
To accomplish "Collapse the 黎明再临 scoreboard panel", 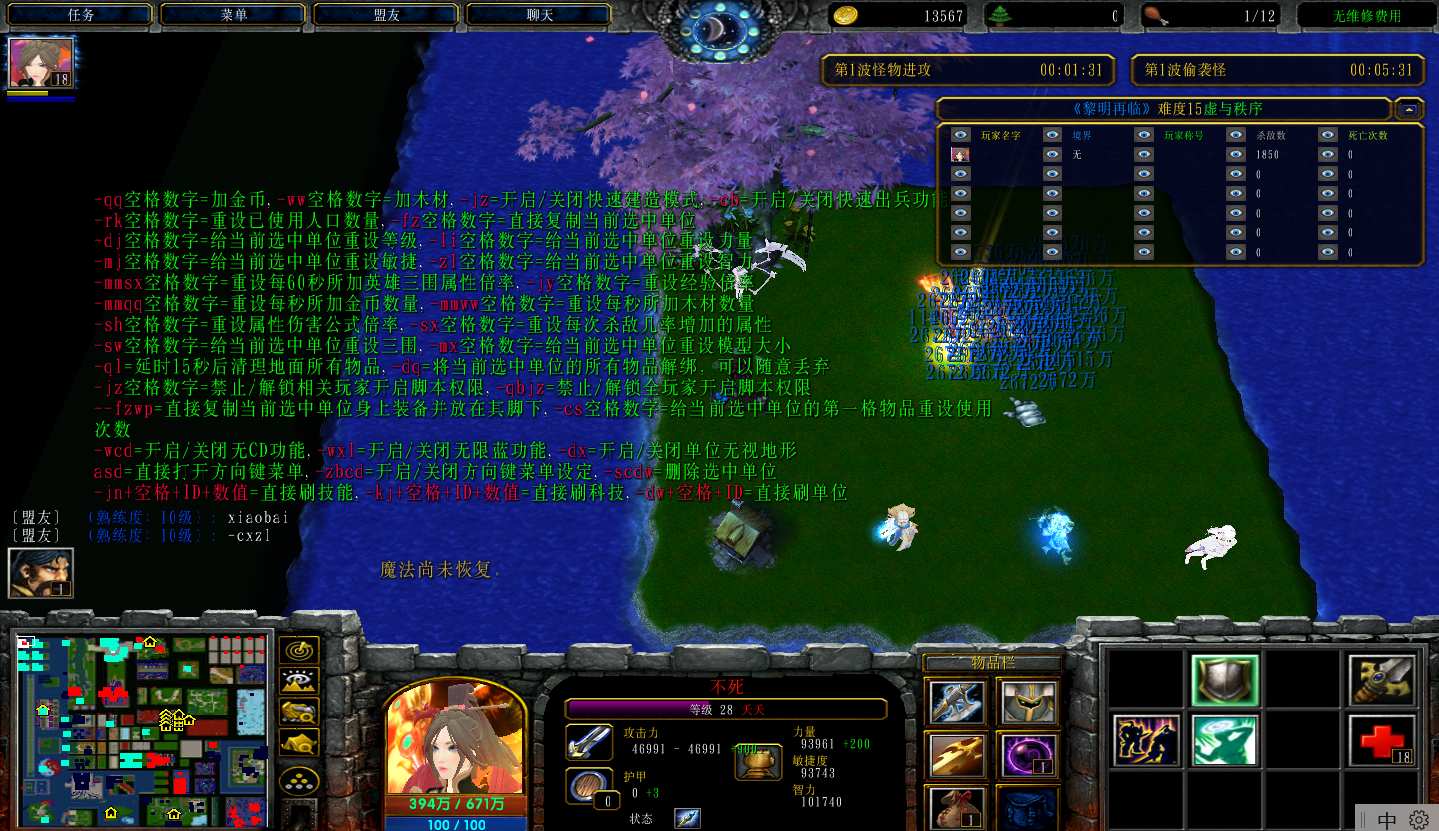I will (1409, 109).
